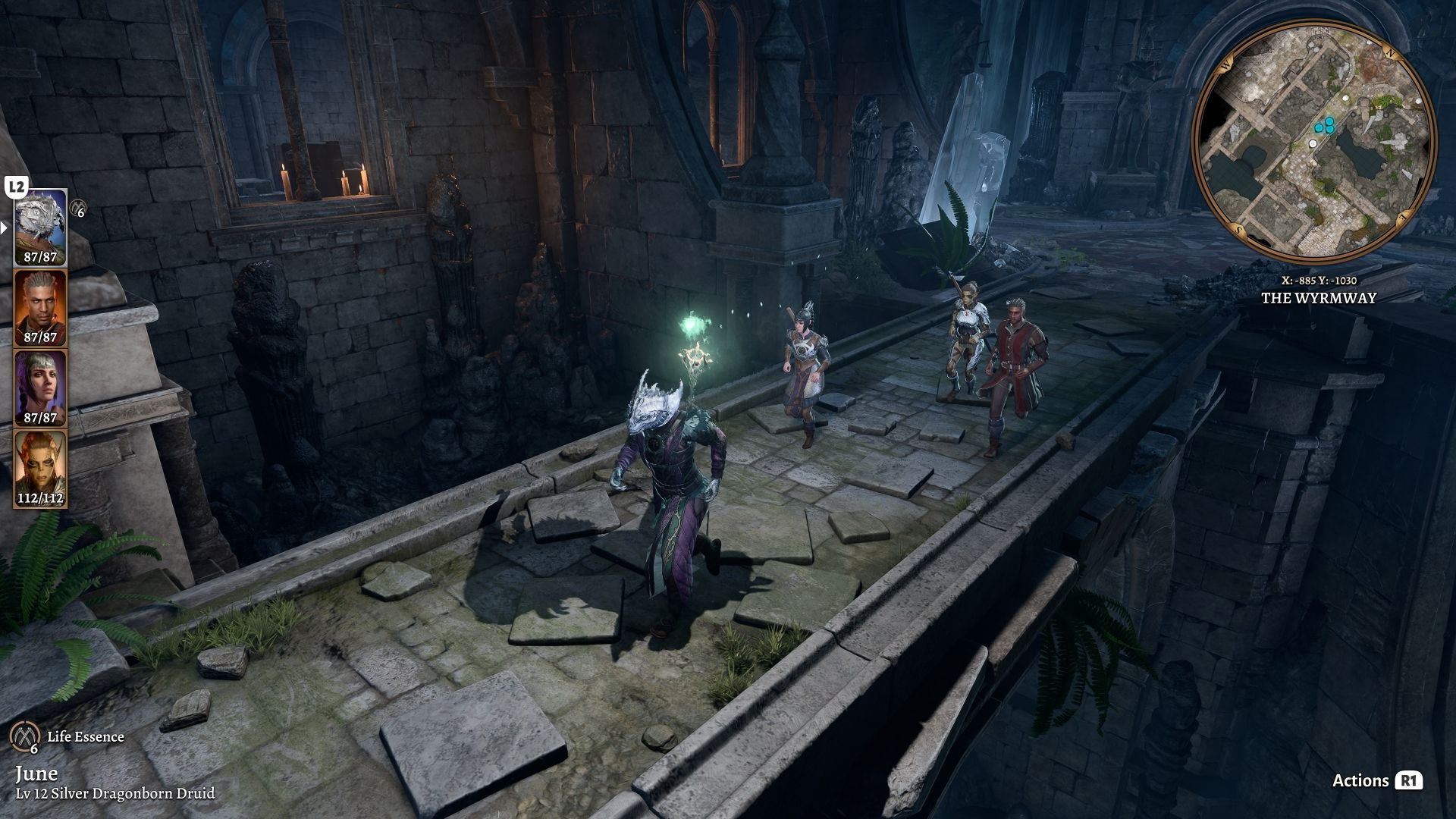The height and width of the screenshot is (819, 1456).
Task: Choose the purple-haired companion portrait
Action: (x=41, y=387)
